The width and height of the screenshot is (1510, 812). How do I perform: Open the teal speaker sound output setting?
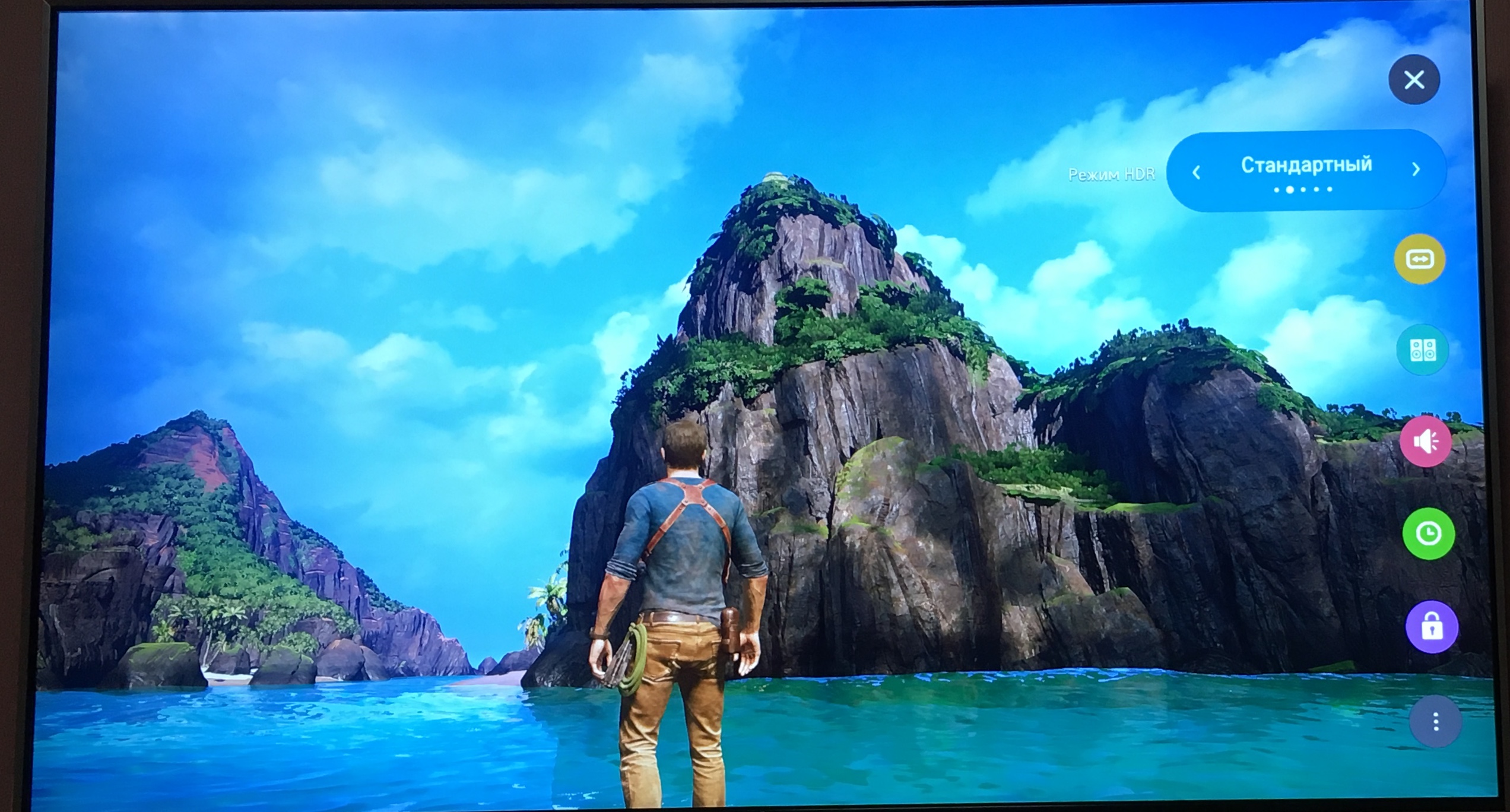point(1423,350)
